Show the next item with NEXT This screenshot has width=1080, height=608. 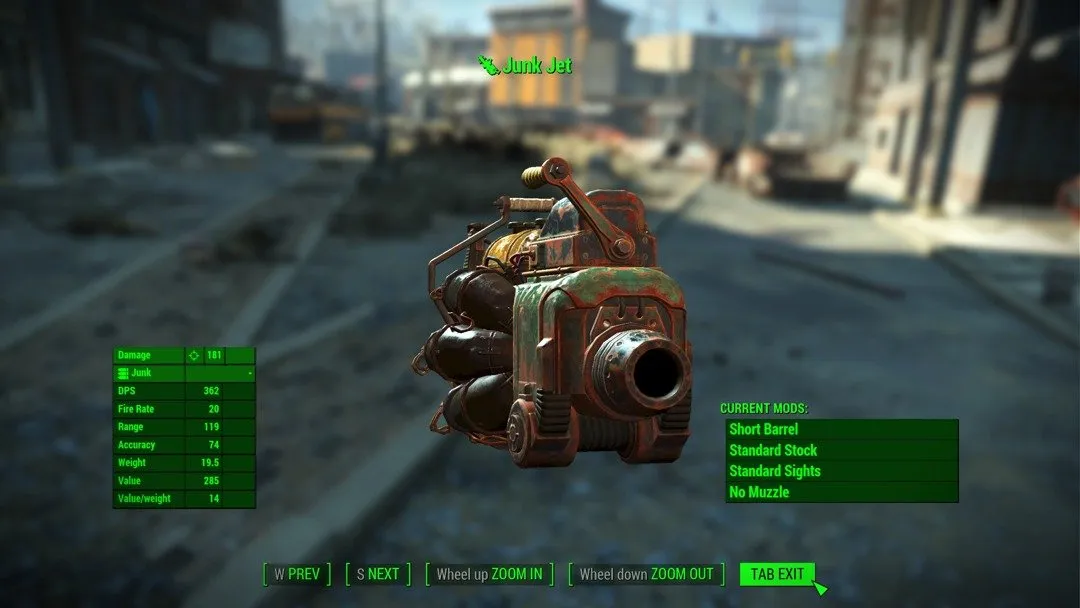(377, 574)
